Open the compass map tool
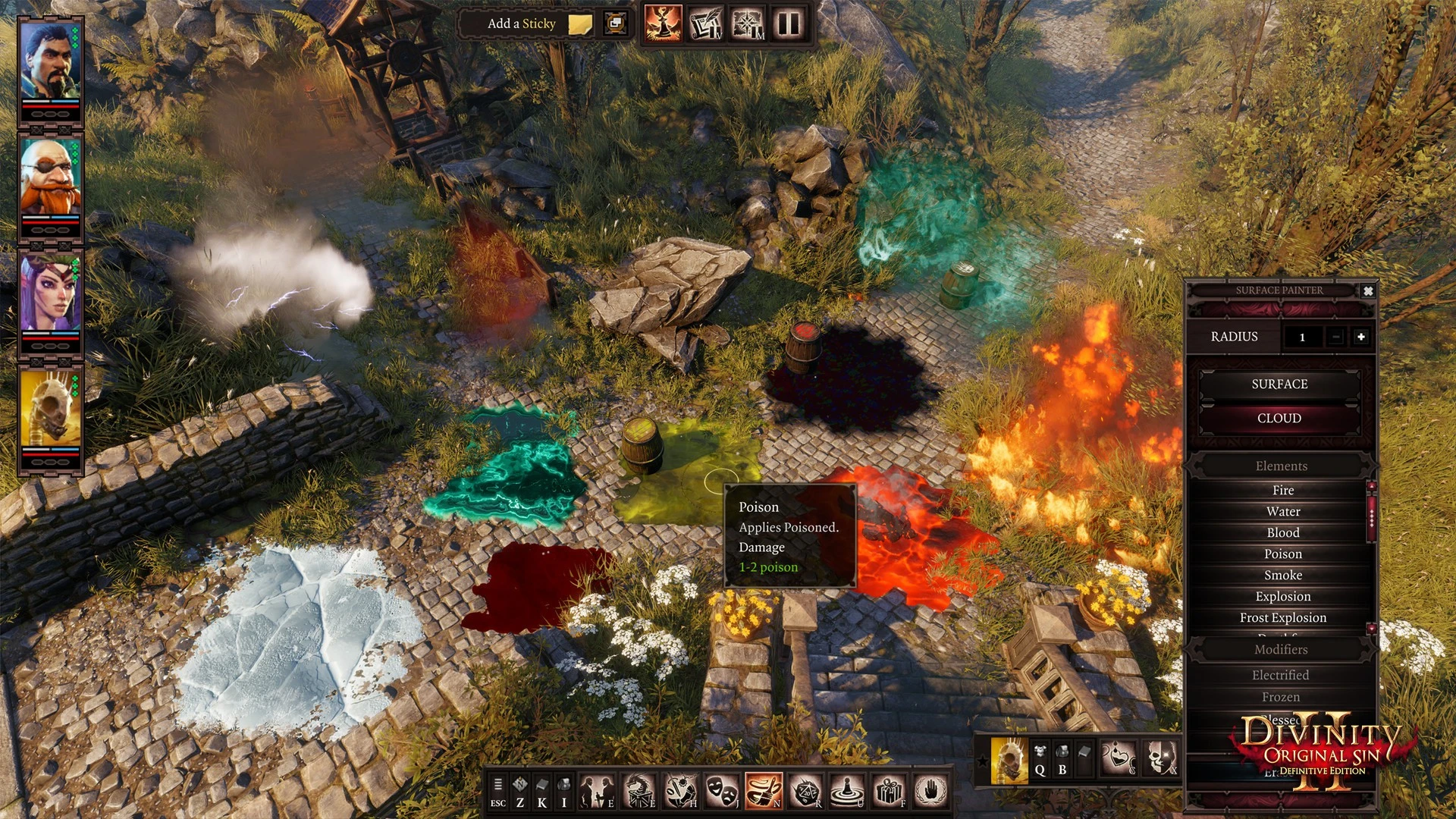 [x=748, y=24]
